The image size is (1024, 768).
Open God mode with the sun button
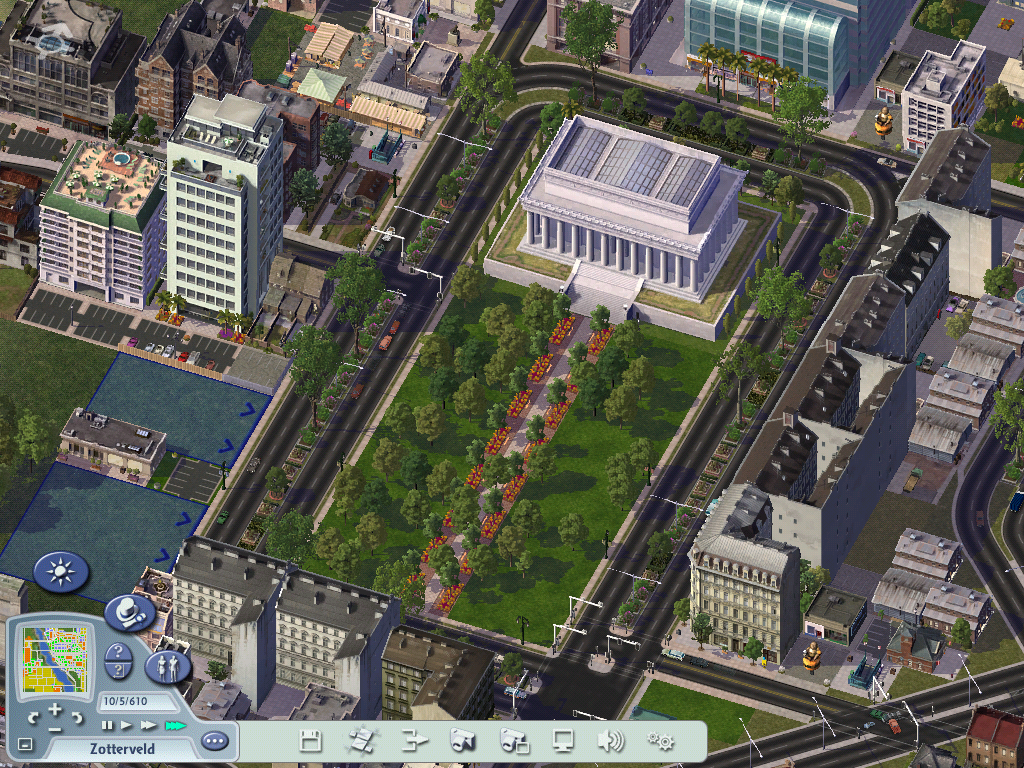pos(61,572)
